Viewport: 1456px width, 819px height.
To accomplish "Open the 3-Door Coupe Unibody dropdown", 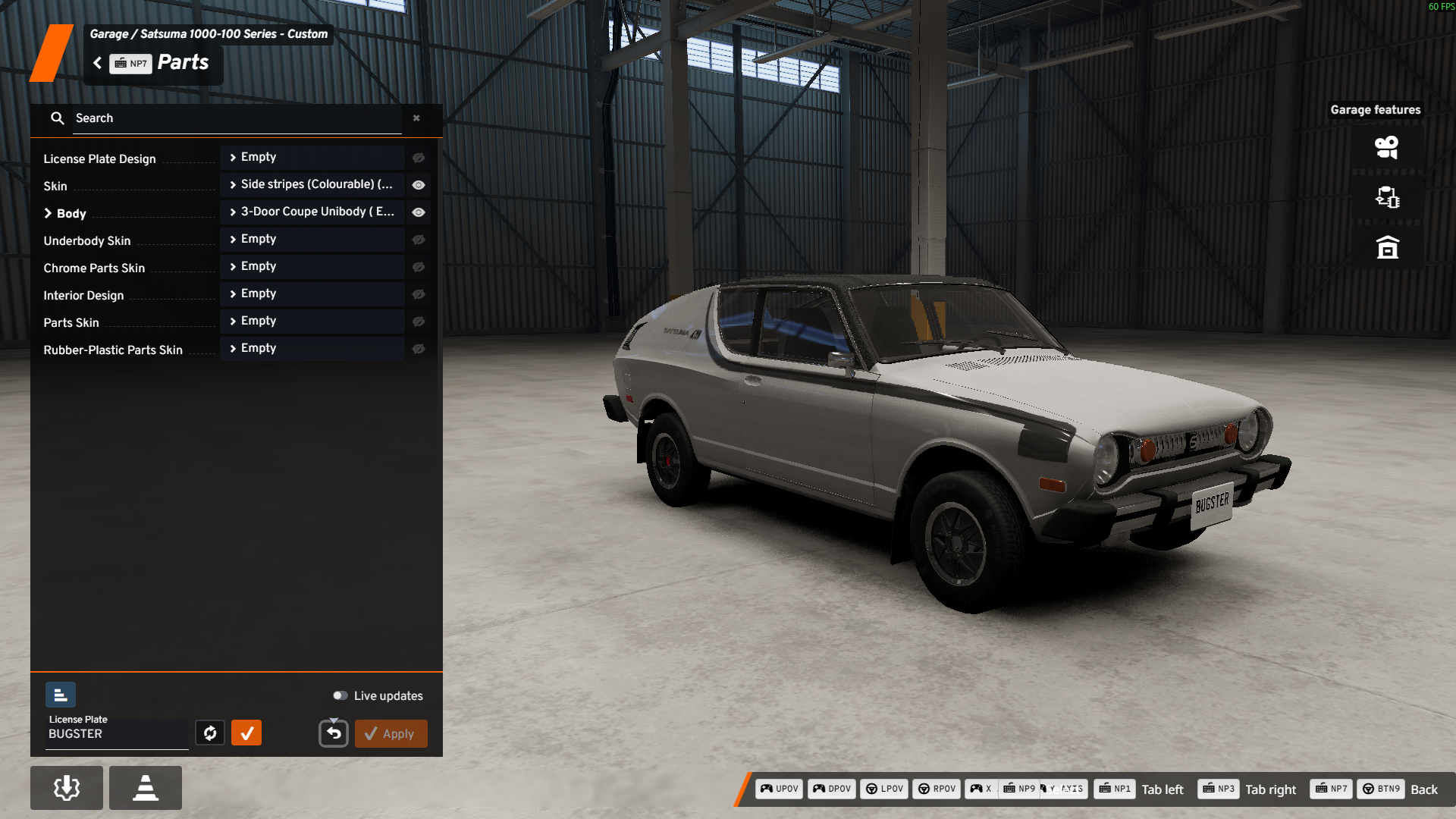I will [x=312, y=212].
